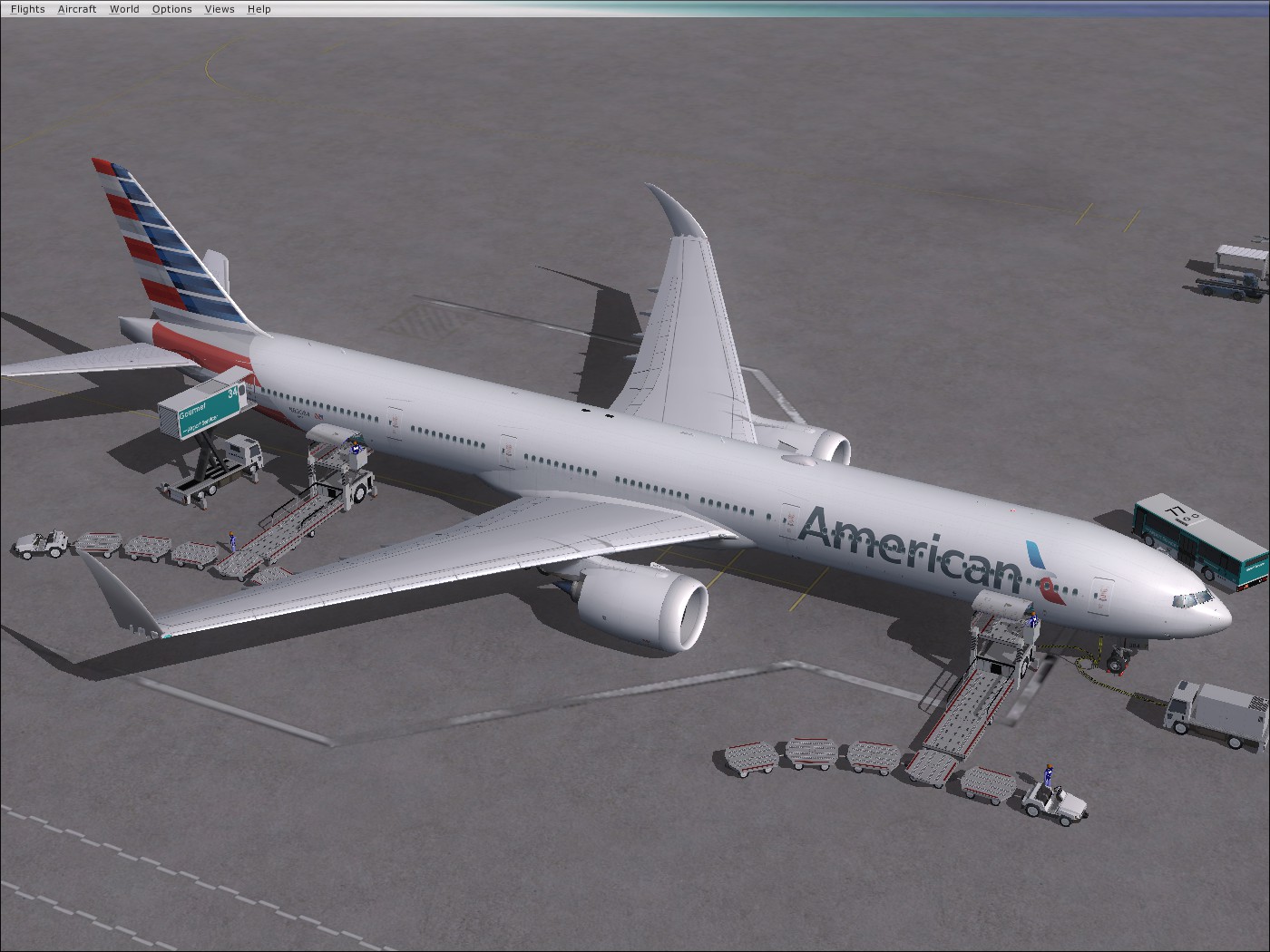Open the Options menu

point(171,8)
